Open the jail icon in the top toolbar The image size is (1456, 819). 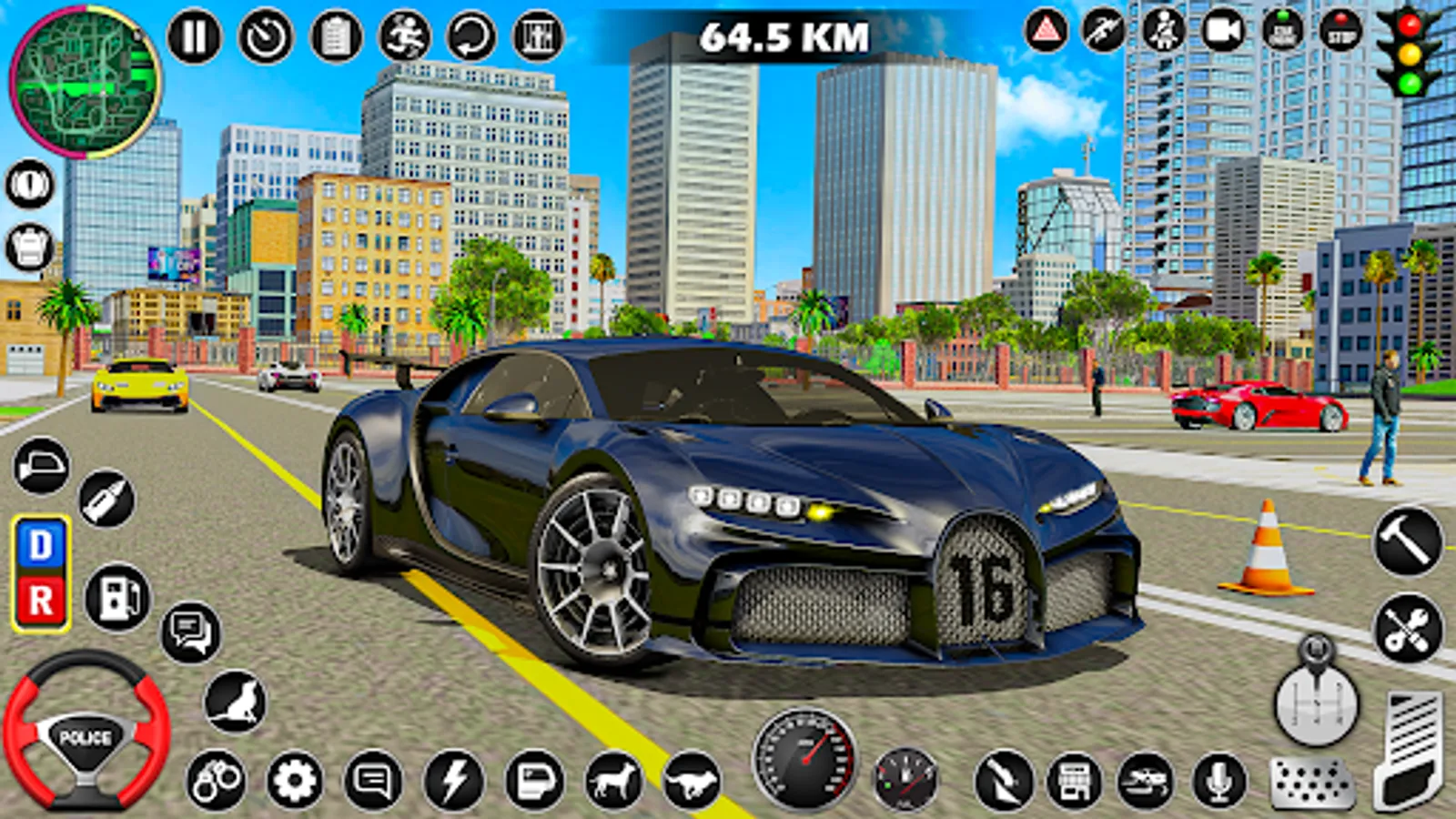pyautogui.click(x=537, y=36)
